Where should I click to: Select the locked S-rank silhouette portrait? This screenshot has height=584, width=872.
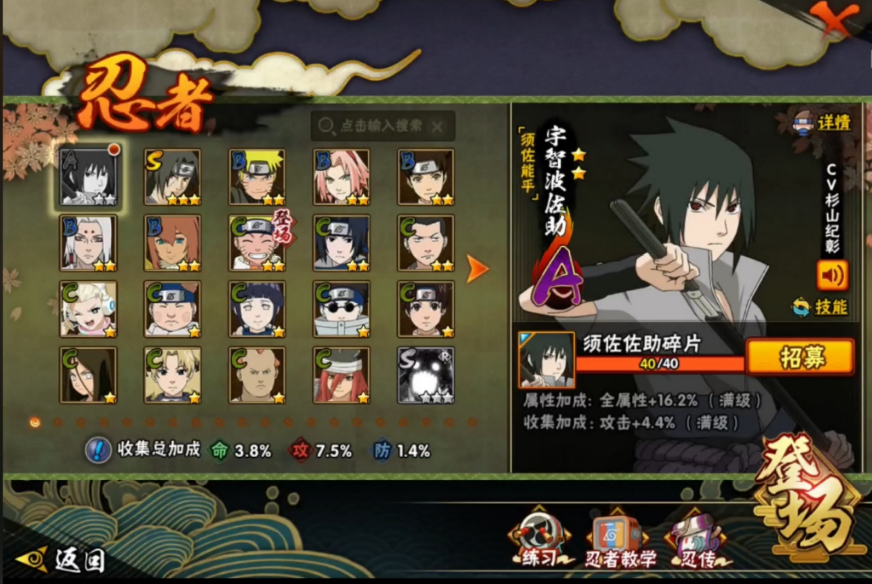pyautogui.click(x=425, y=375)
